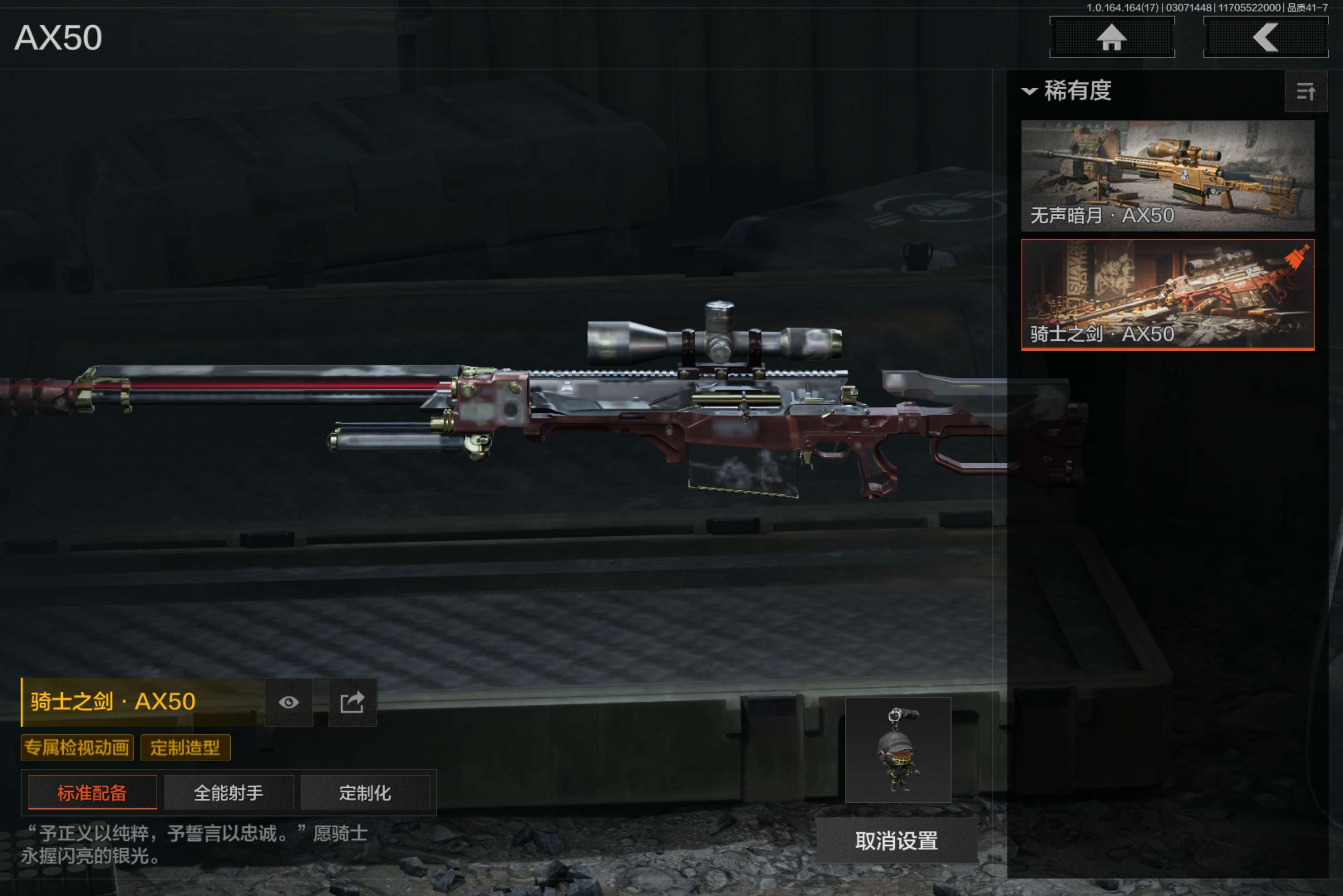Return to the home screen
Viewport: 1343px width, 896px height.
click(x=1111, y=38)
